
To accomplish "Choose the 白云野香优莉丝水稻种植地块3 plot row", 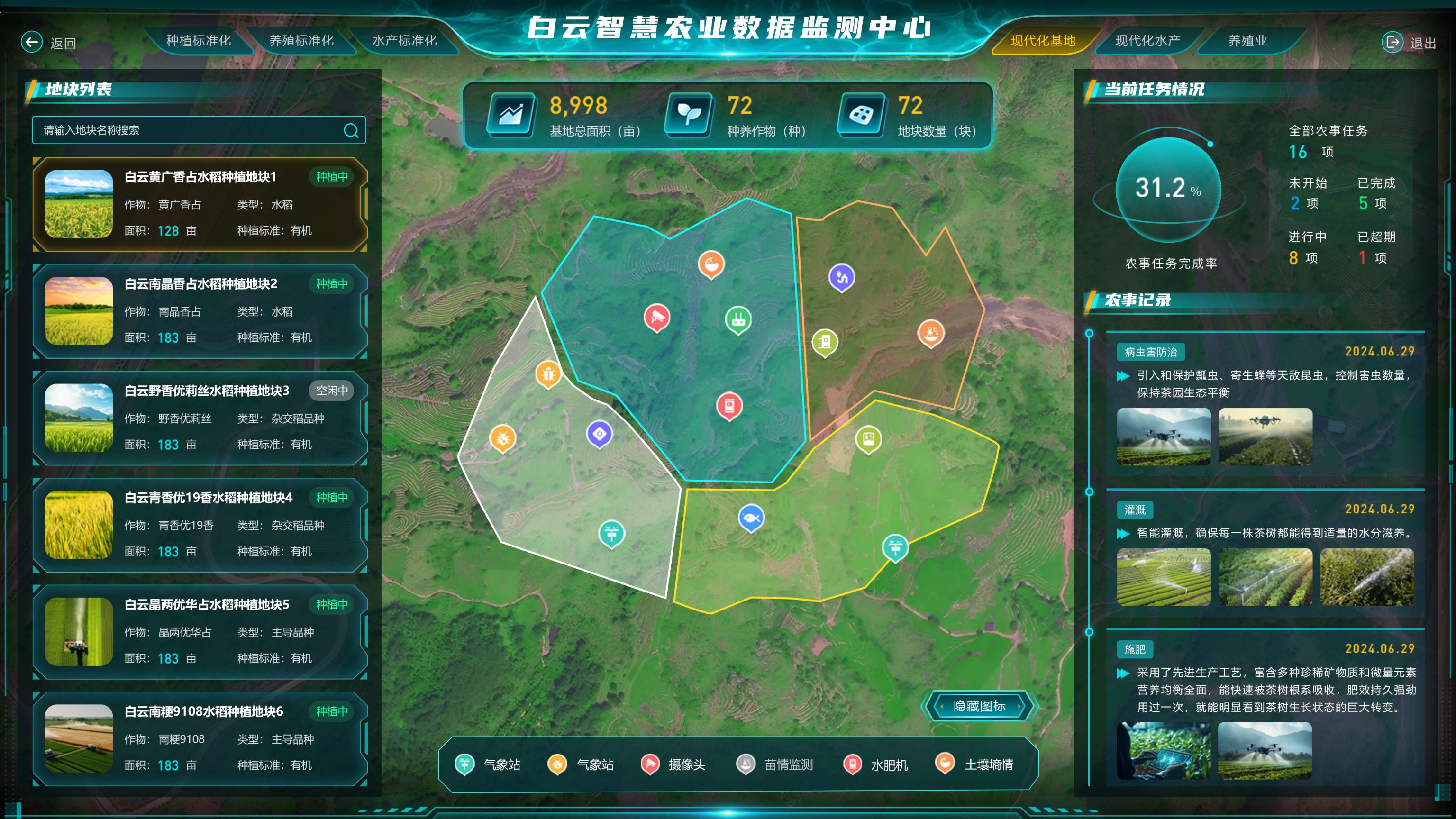I will coord(200,418).
